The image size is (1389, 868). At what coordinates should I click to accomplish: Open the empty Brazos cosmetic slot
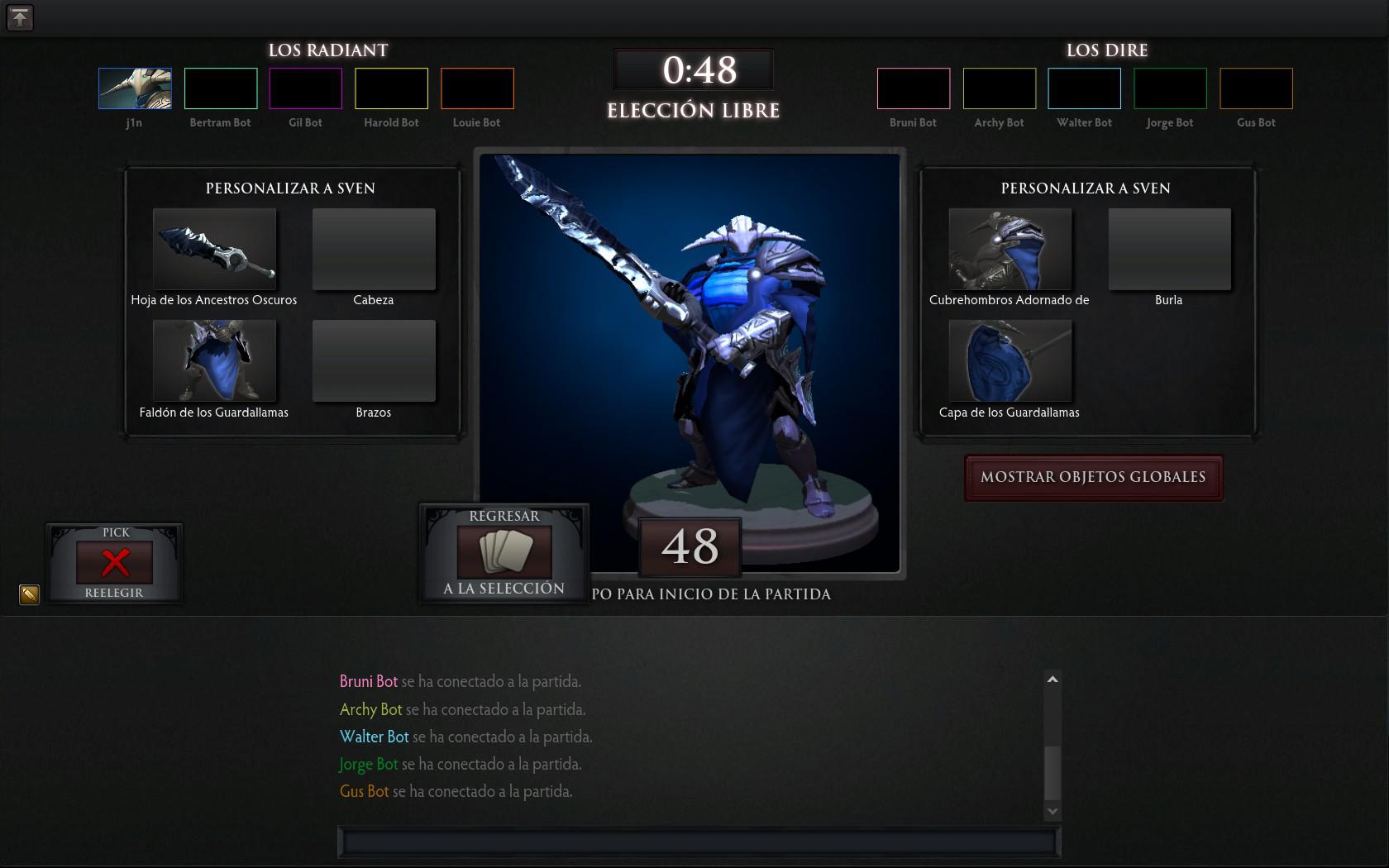point(374,360)
